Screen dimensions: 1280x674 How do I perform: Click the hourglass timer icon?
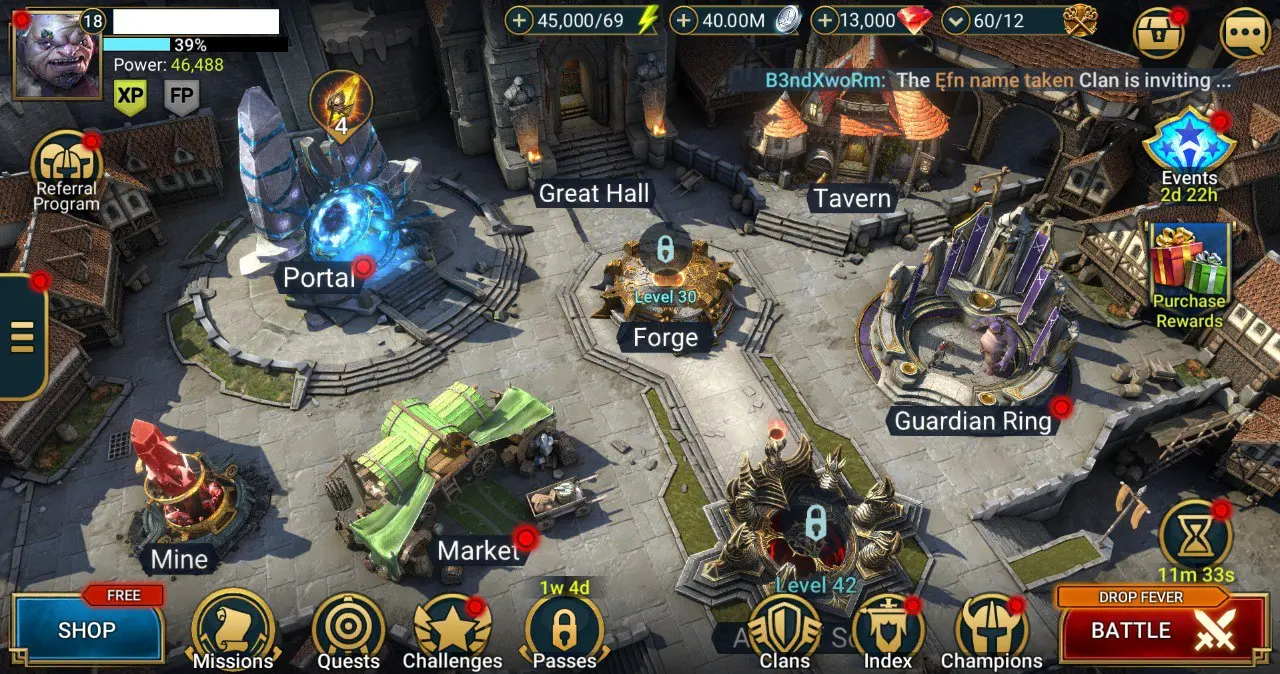click(1195, 536)
